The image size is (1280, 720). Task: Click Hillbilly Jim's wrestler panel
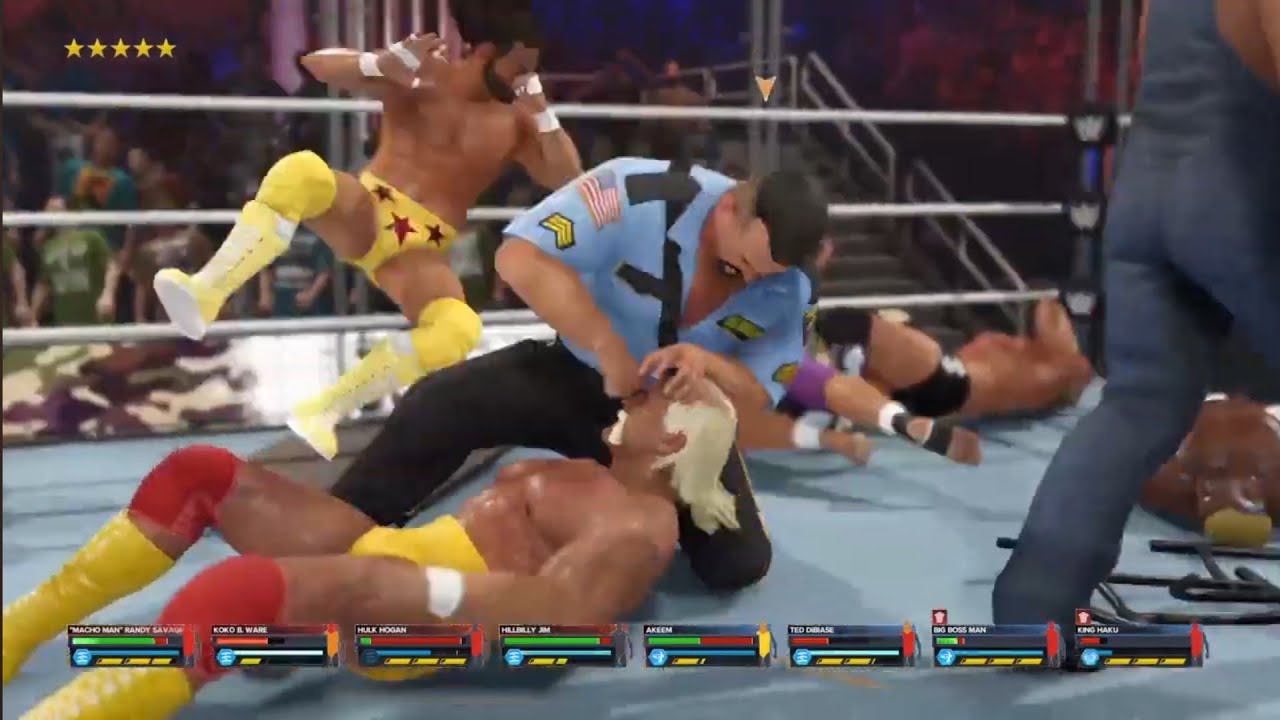click(563, 646)
